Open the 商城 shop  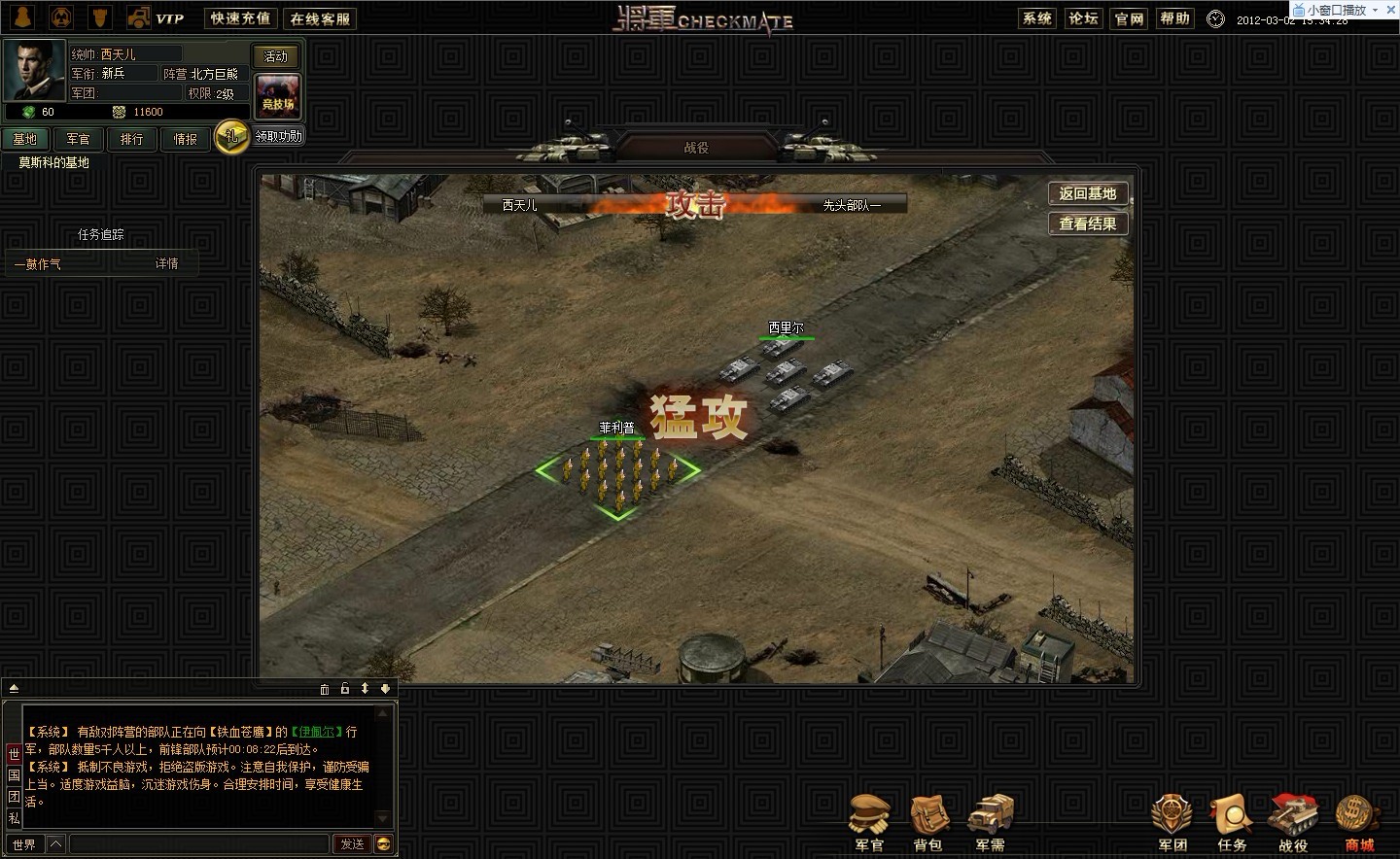point(1358,822)
